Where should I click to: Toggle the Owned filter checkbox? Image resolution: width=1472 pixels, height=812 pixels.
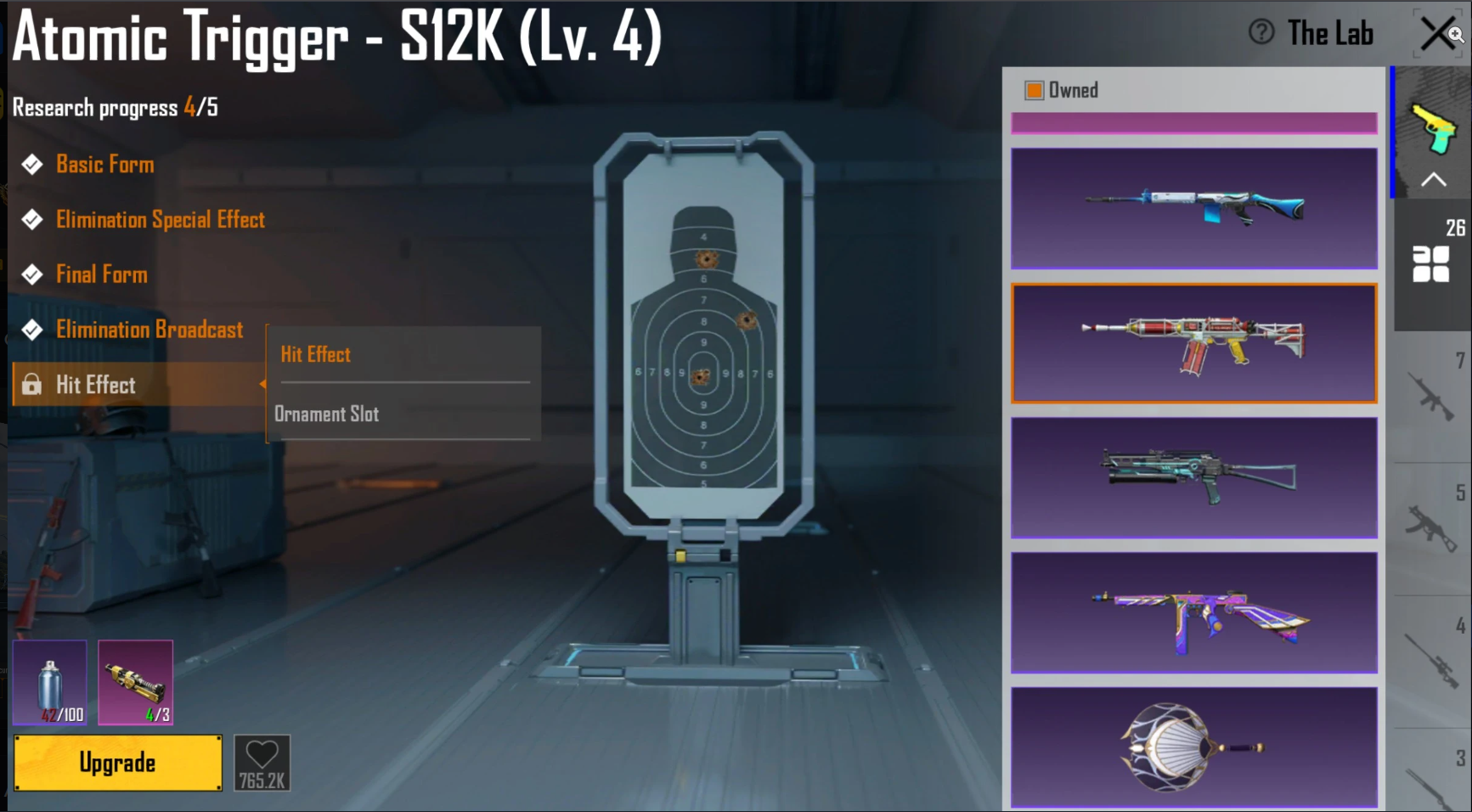click(1033, 89)
